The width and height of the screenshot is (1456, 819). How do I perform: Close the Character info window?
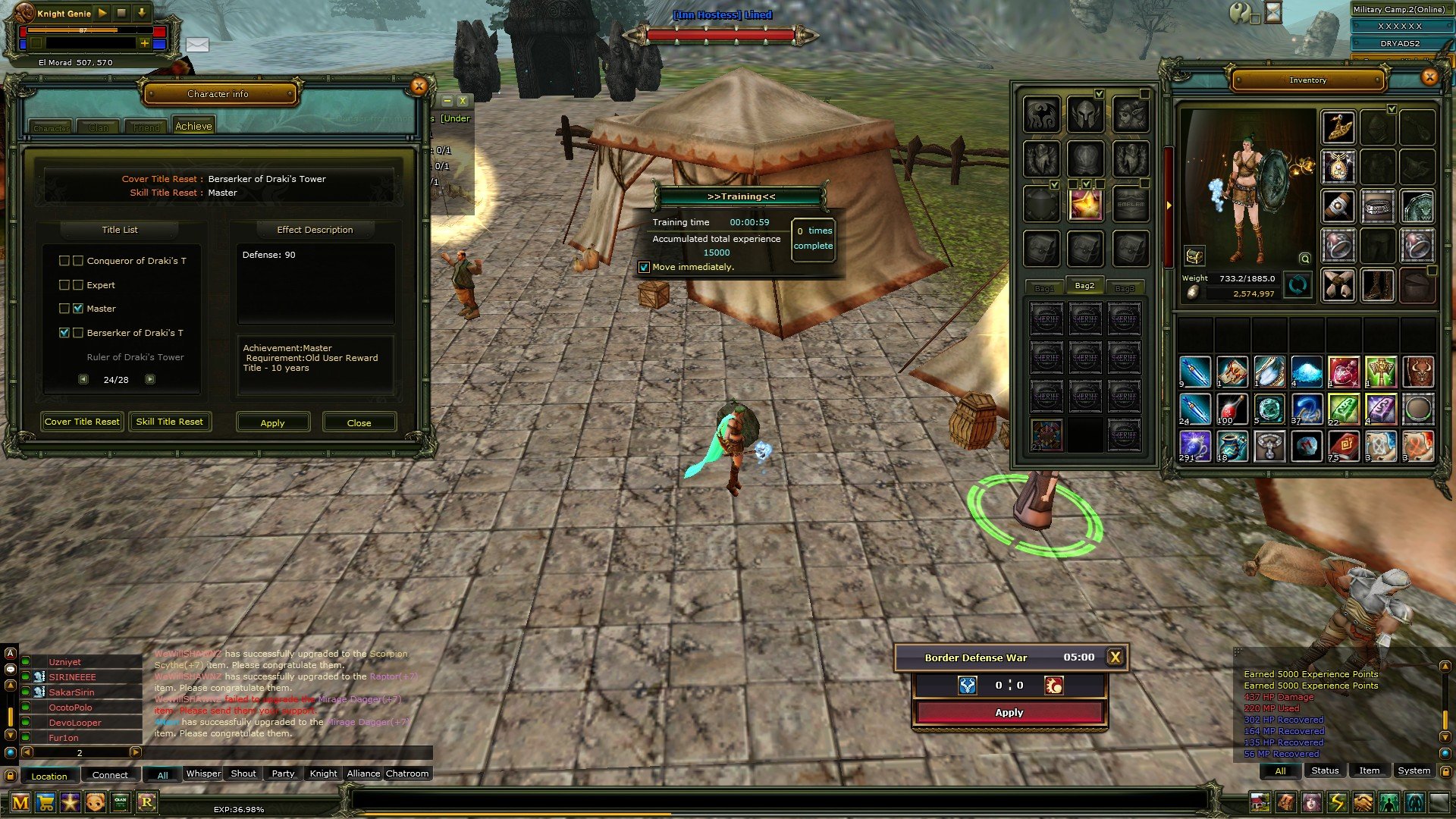(x=419, y=86)
